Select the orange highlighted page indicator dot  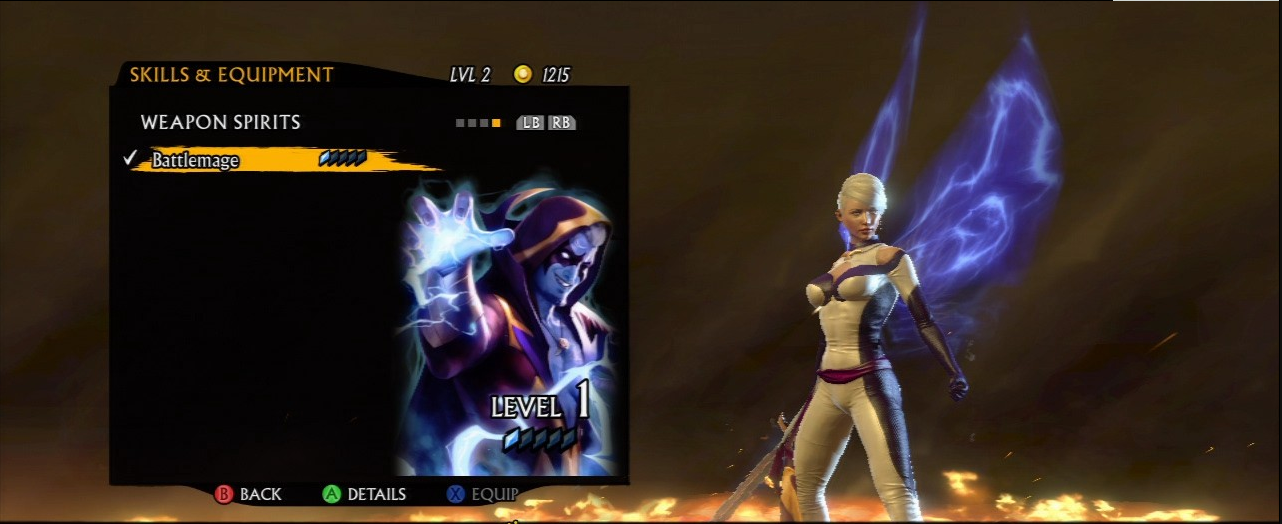coord(496,123)
